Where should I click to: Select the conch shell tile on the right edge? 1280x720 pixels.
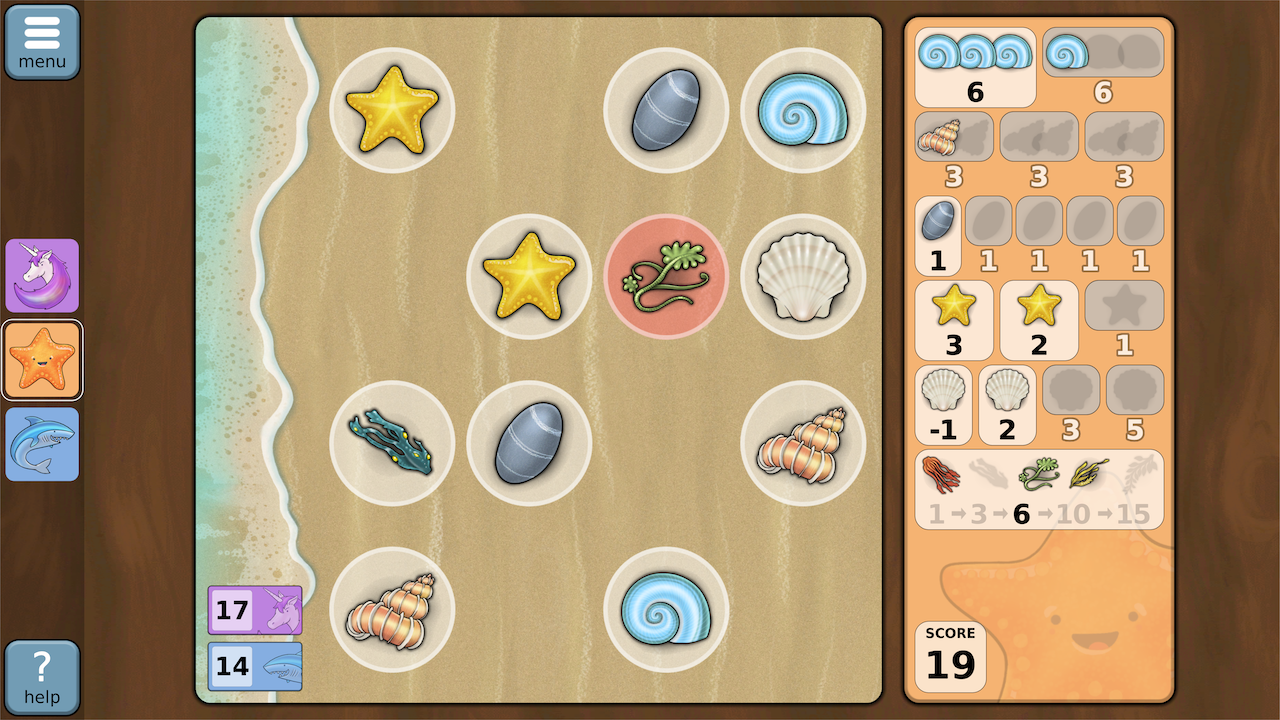(x=804, y=443)
